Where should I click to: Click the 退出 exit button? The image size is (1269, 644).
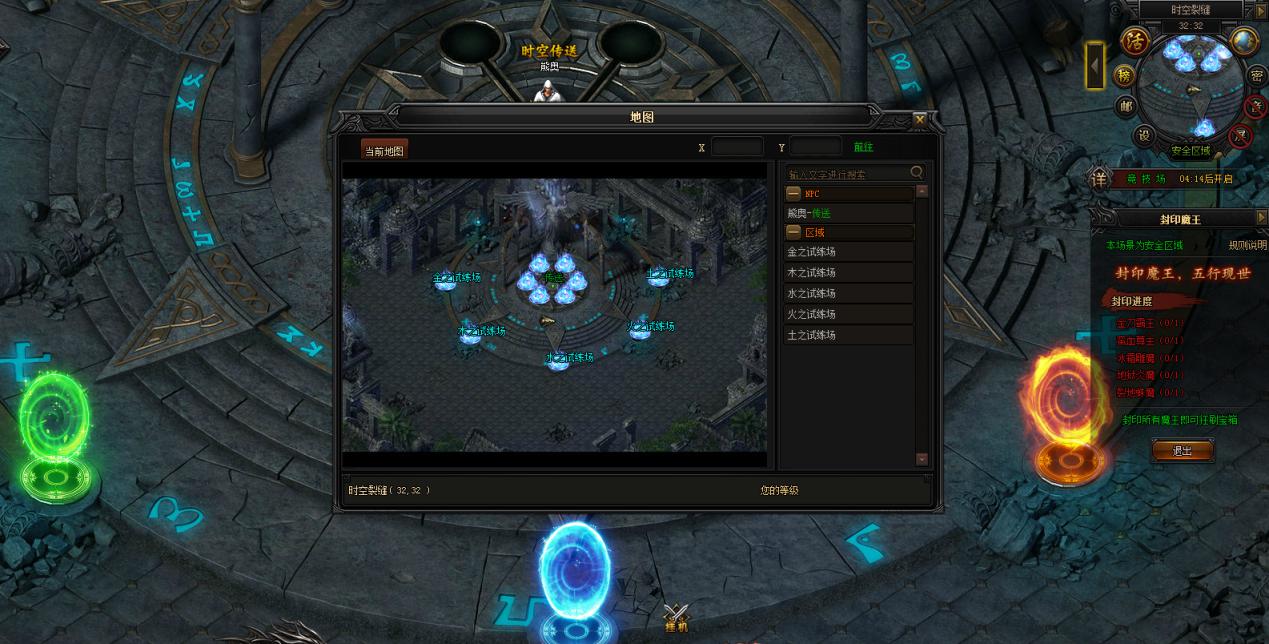(1182, 451)
